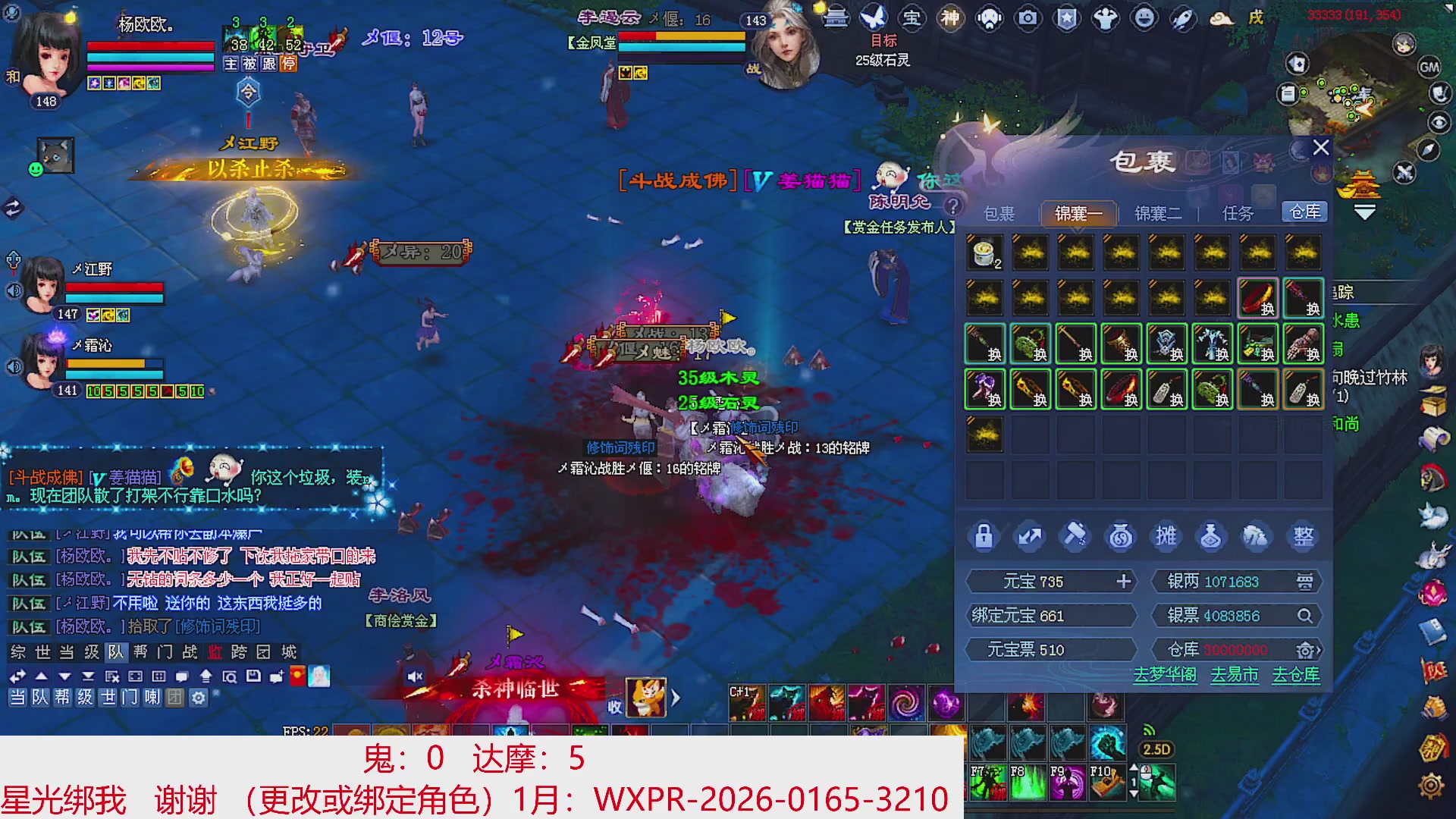1456x819 pixels.
Task: Click the down-arrow chevron in the chat toolbar
Action: [x=64, y=675]
